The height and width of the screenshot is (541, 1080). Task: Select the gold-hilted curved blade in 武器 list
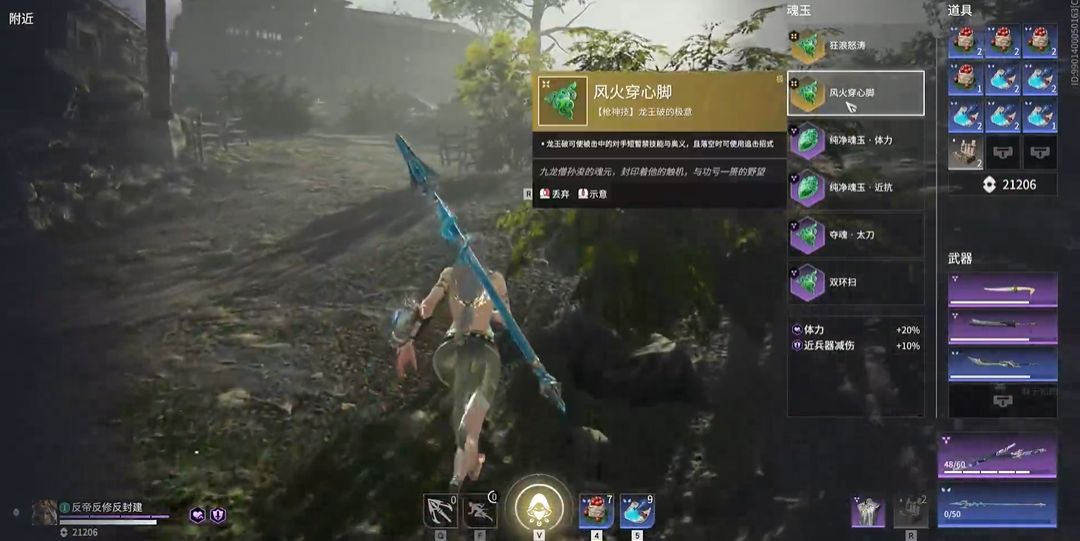(x=1002, y=290)
